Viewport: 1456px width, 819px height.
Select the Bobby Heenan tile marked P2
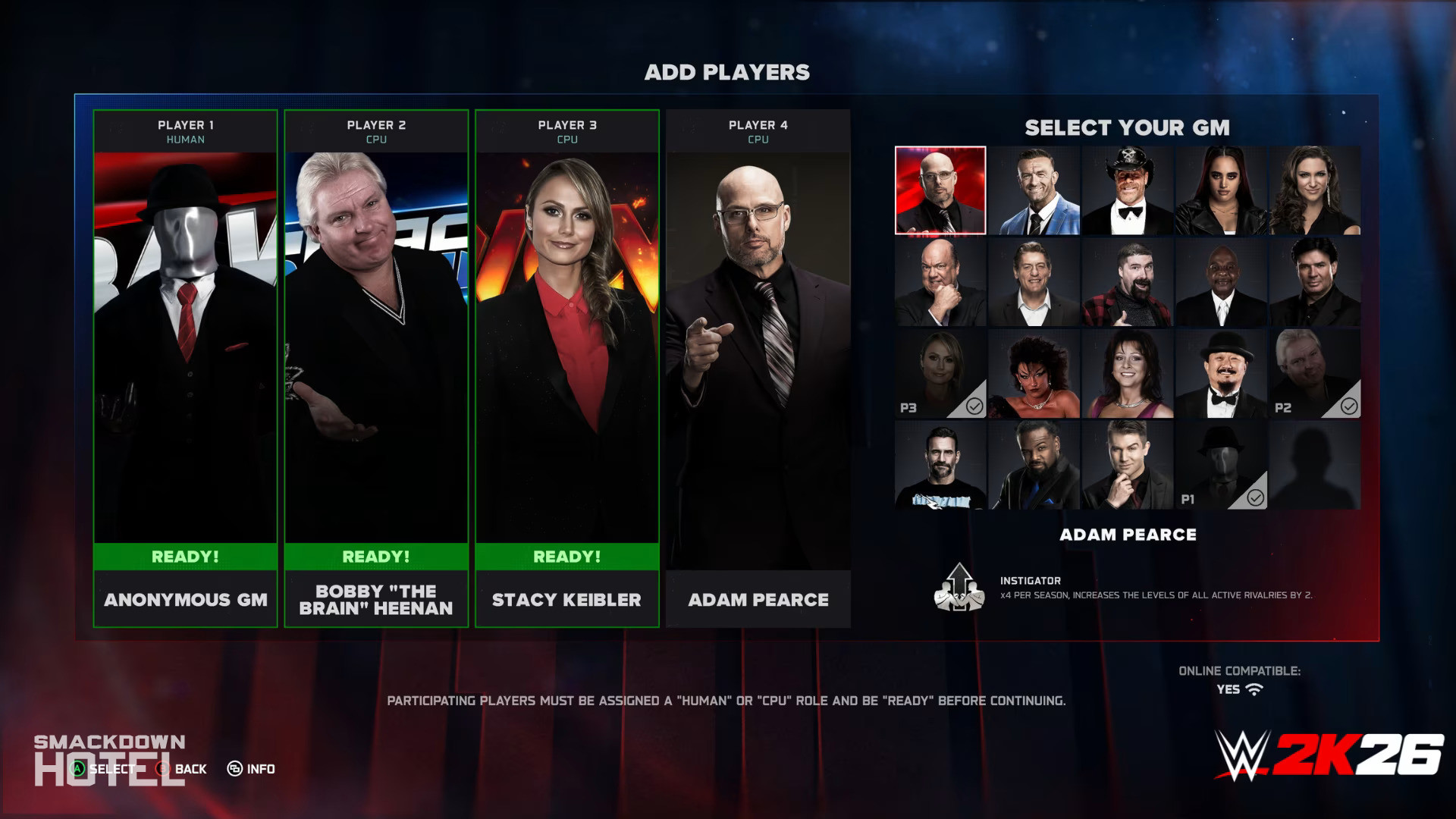(1315, 374)
